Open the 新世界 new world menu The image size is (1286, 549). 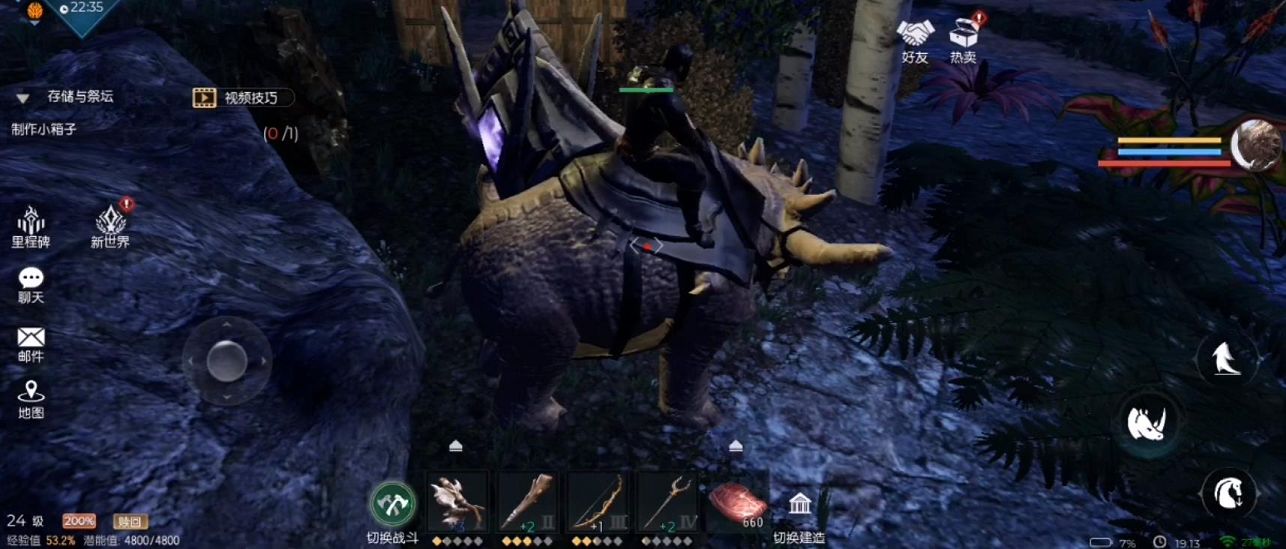click(x=110, y=225)
